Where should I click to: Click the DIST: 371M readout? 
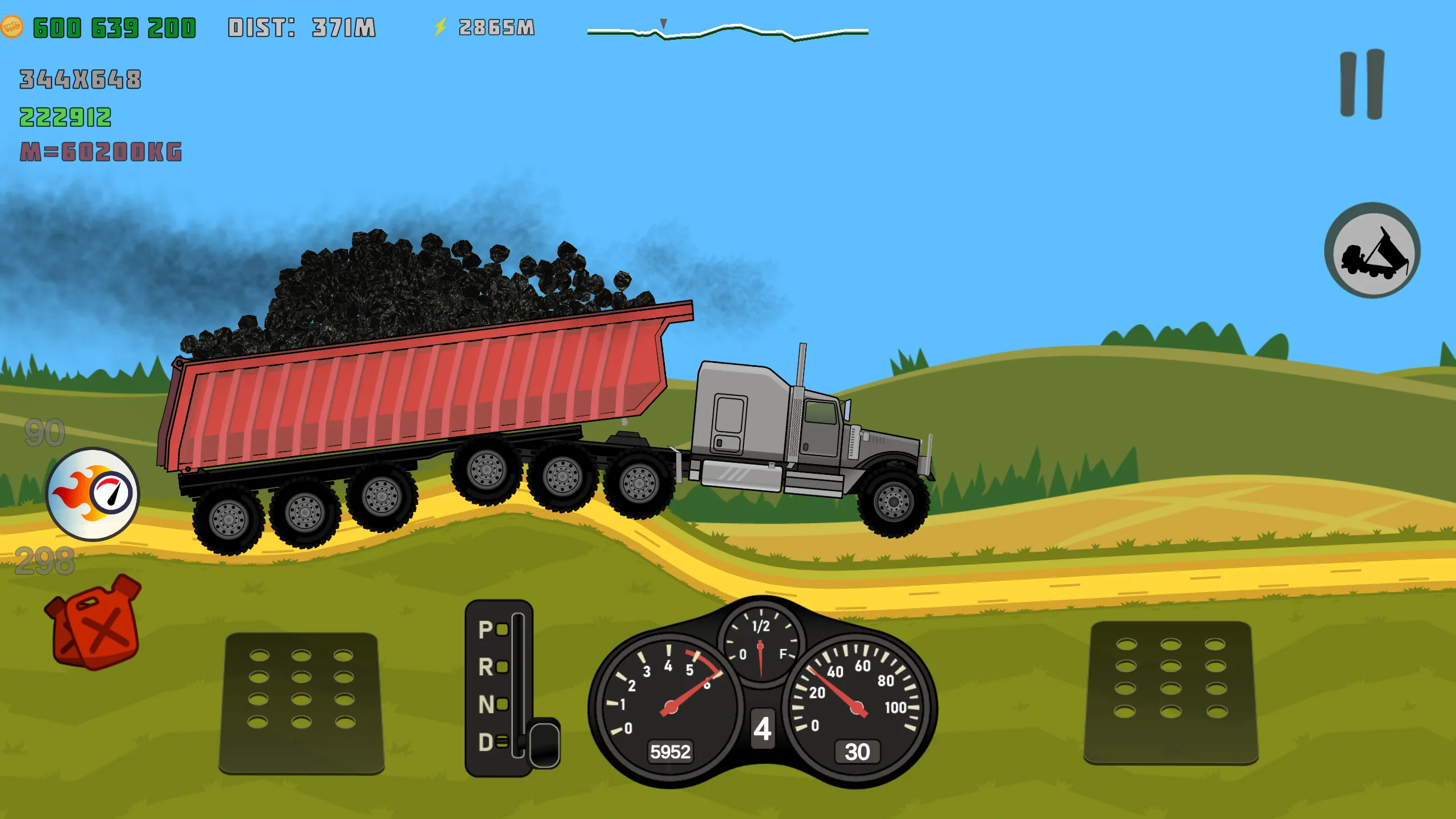click(x=301, y=25)
